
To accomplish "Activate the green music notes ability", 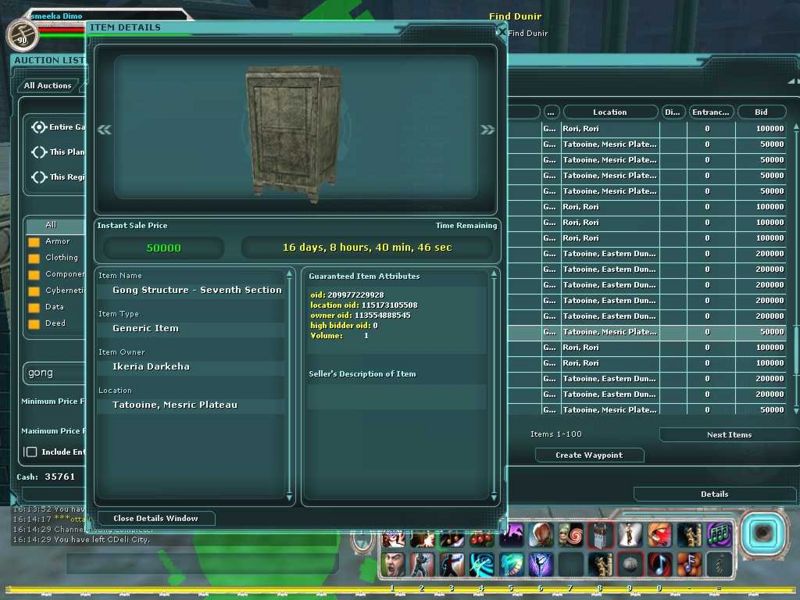I will point(718,536).
